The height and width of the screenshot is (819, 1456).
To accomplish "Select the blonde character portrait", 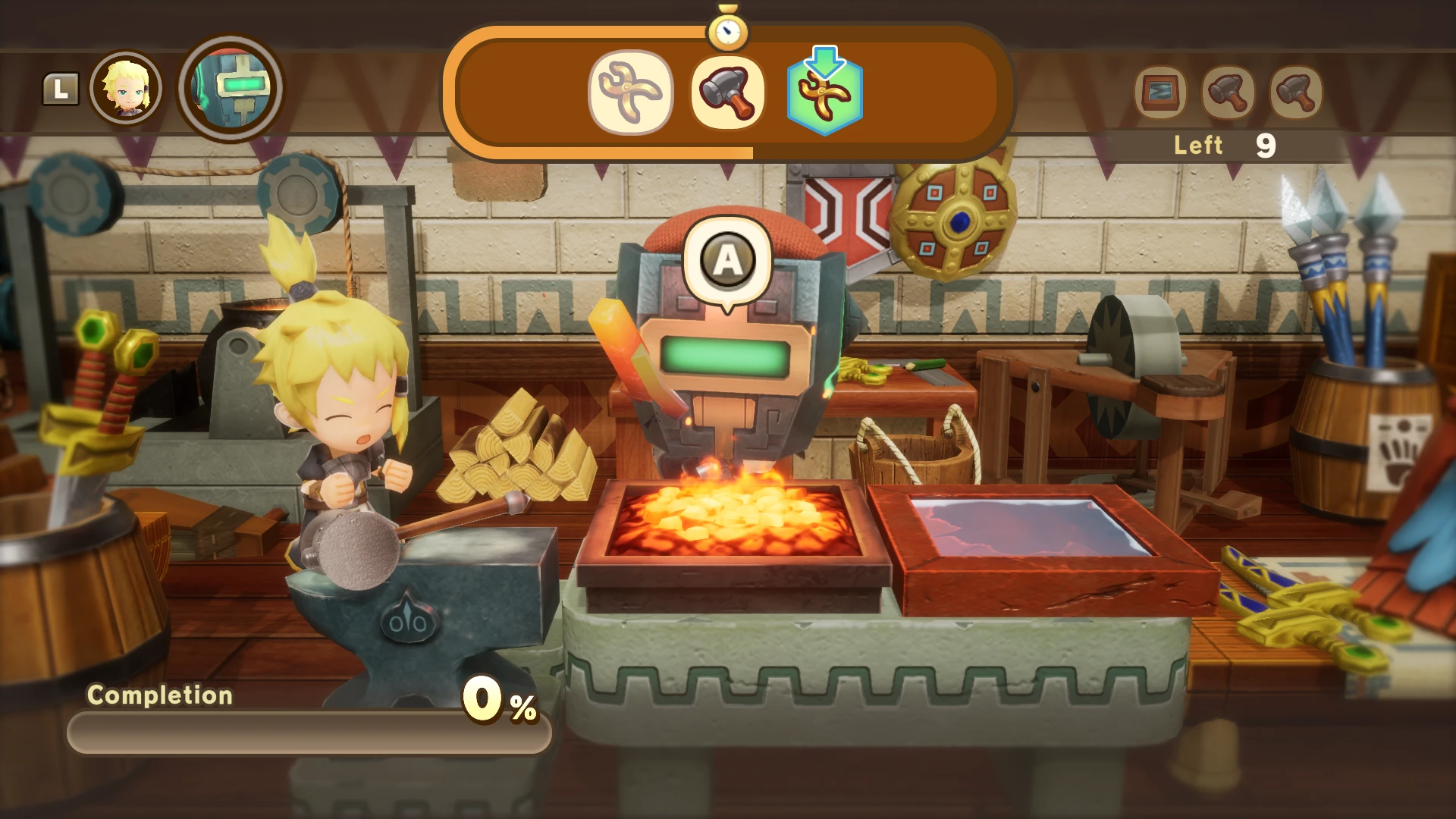I will pyautogui.click(x=126, y=88).
